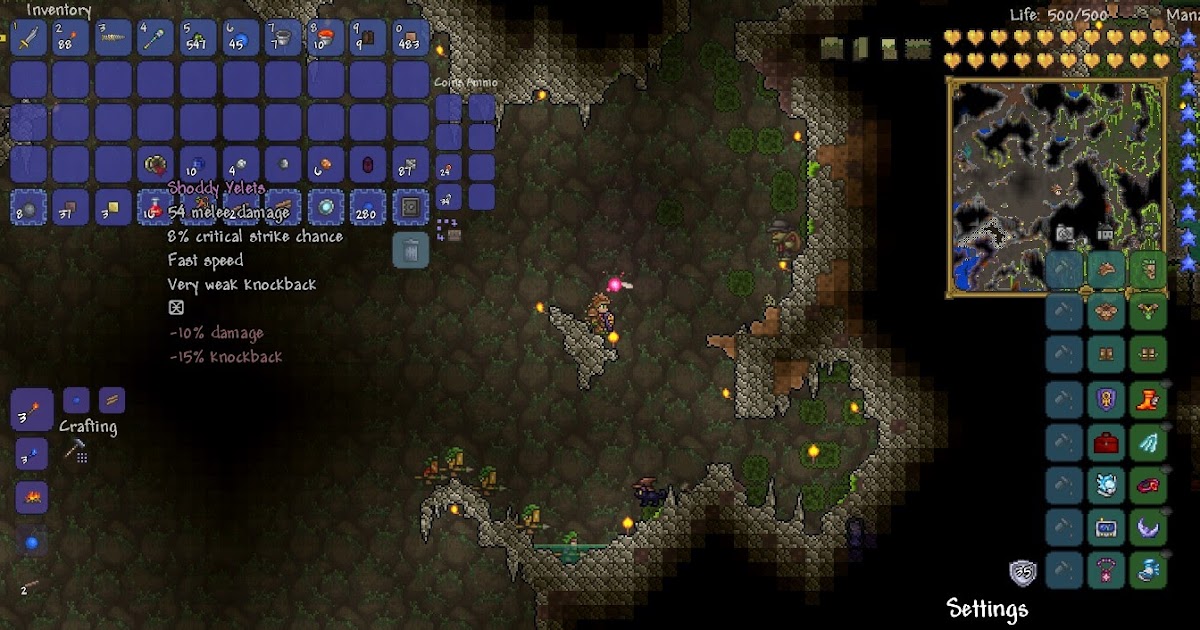Craft the flaming arrow recipe
Viewport: 1200px width, 630px height.
coord(32,409)
